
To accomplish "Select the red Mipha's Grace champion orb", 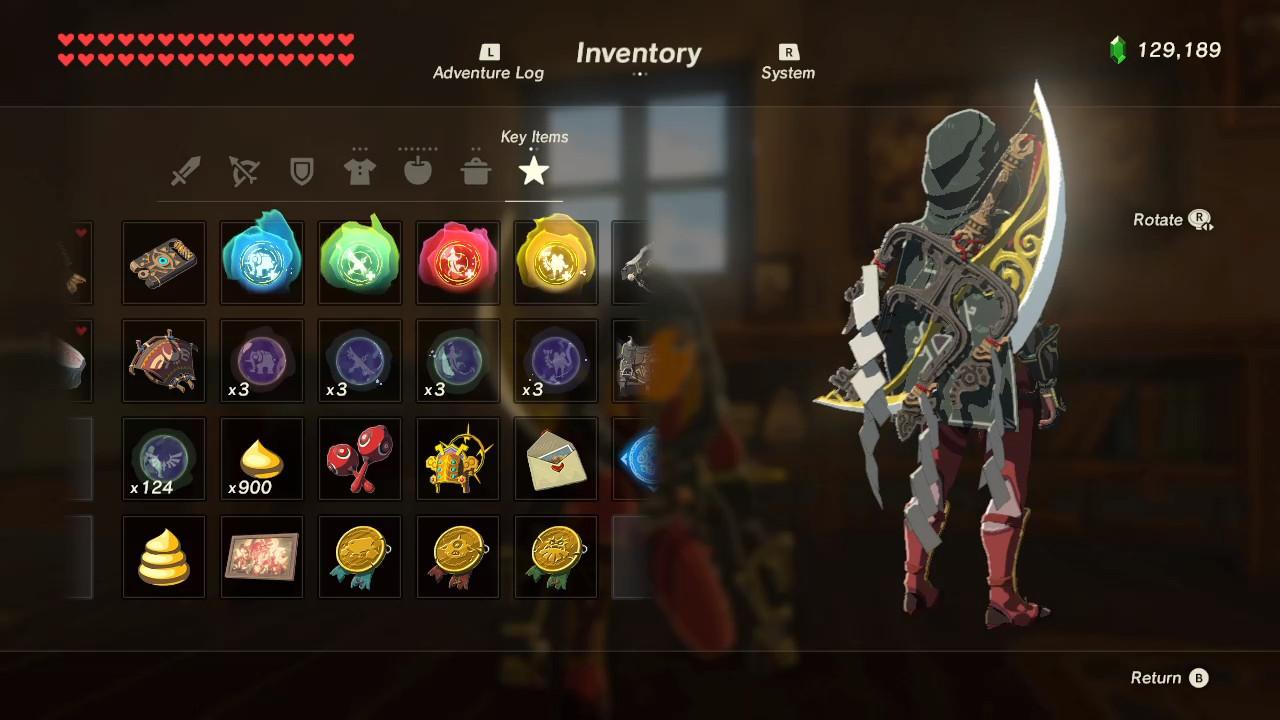I will [457, 262].
